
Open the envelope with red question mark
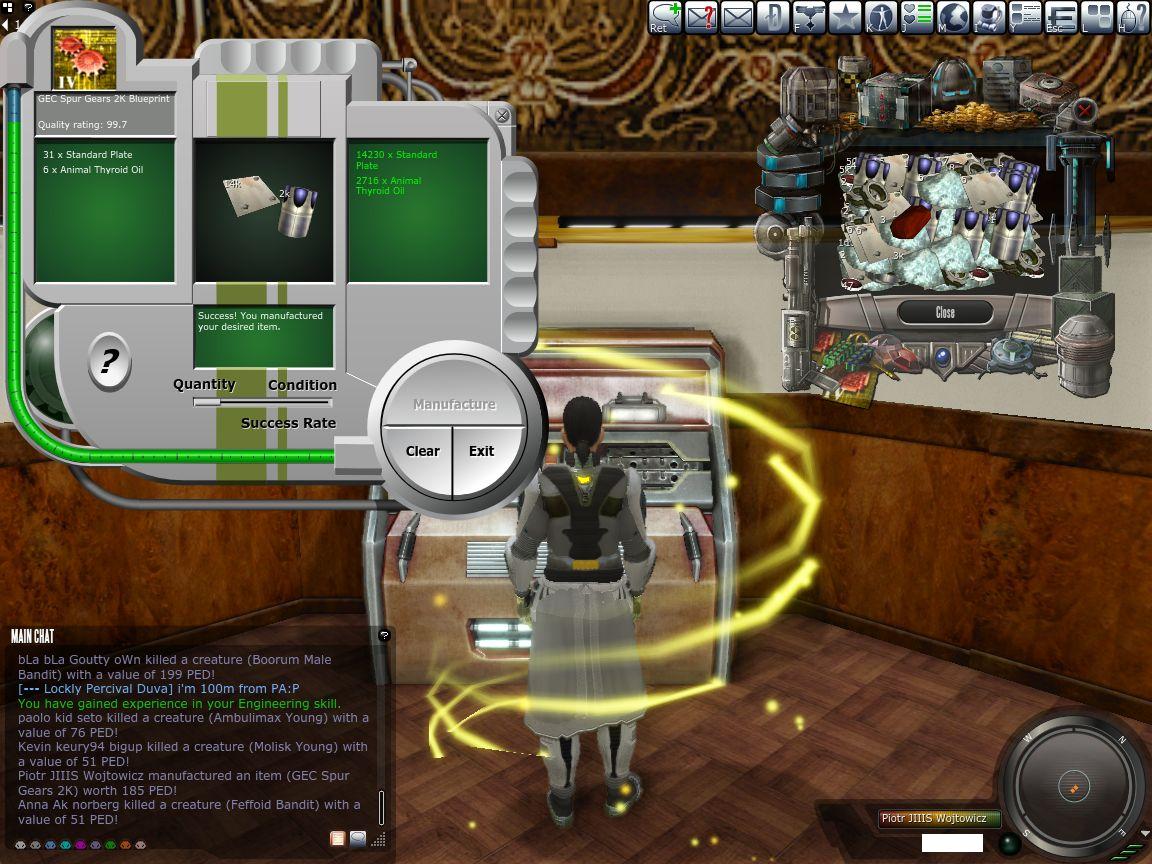(700, 17)
